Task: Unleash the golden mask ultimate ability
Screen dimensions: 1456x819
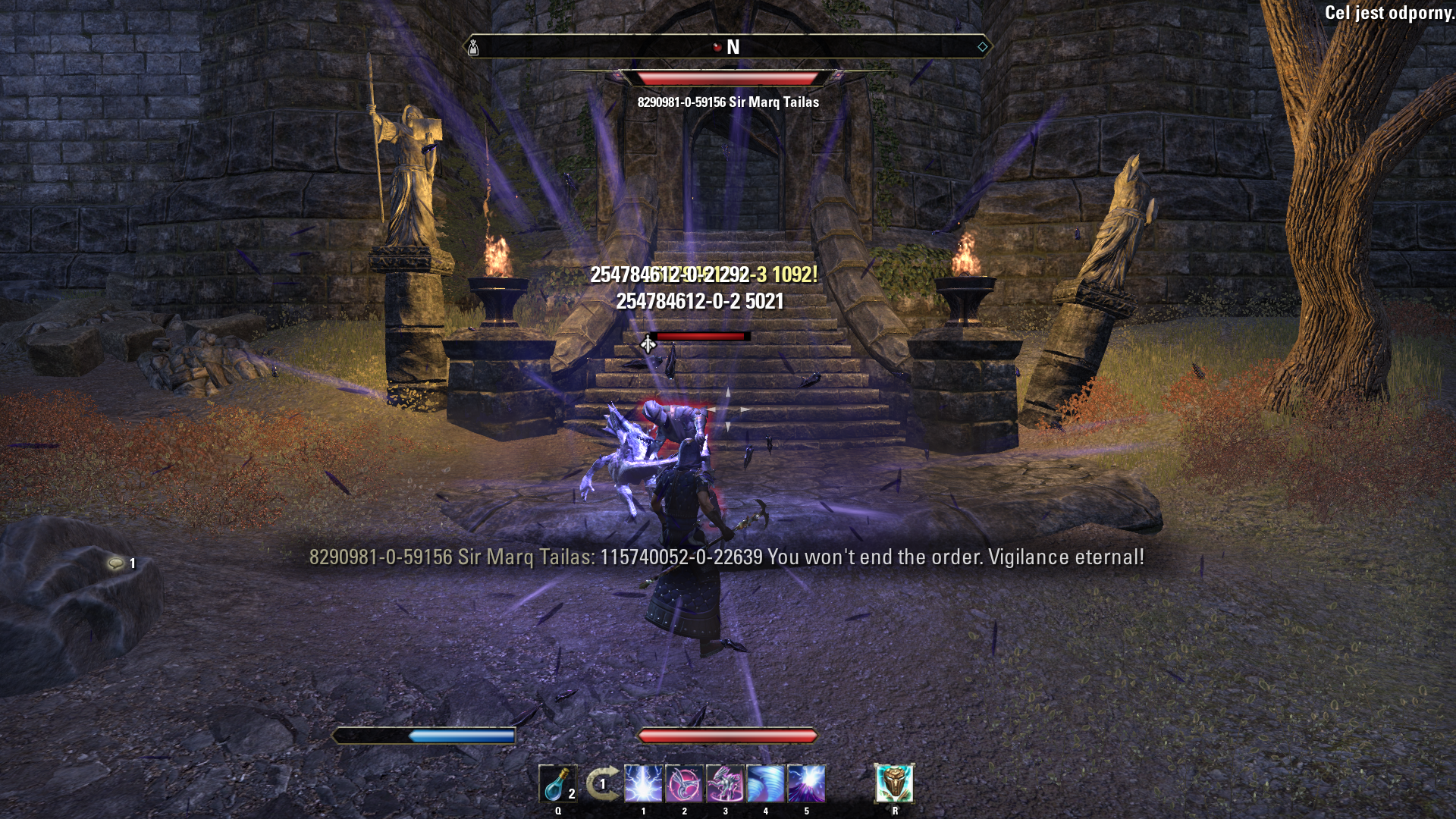Action: (895, 784)
